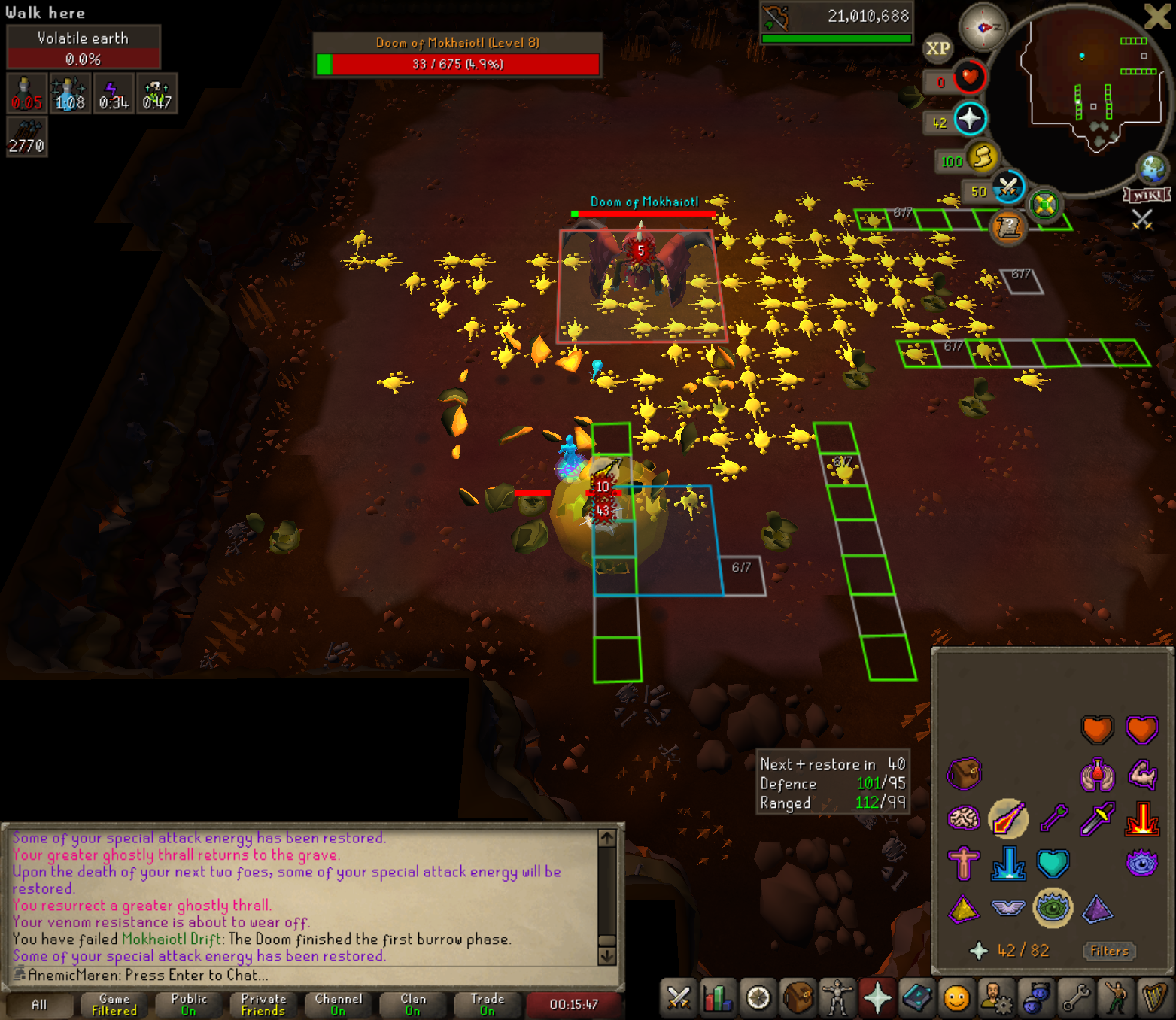Image resolution: width=1176 pixels, height=1020 pixels.
Task: Toggle the XP drops orb
Action: pos(937,49)
